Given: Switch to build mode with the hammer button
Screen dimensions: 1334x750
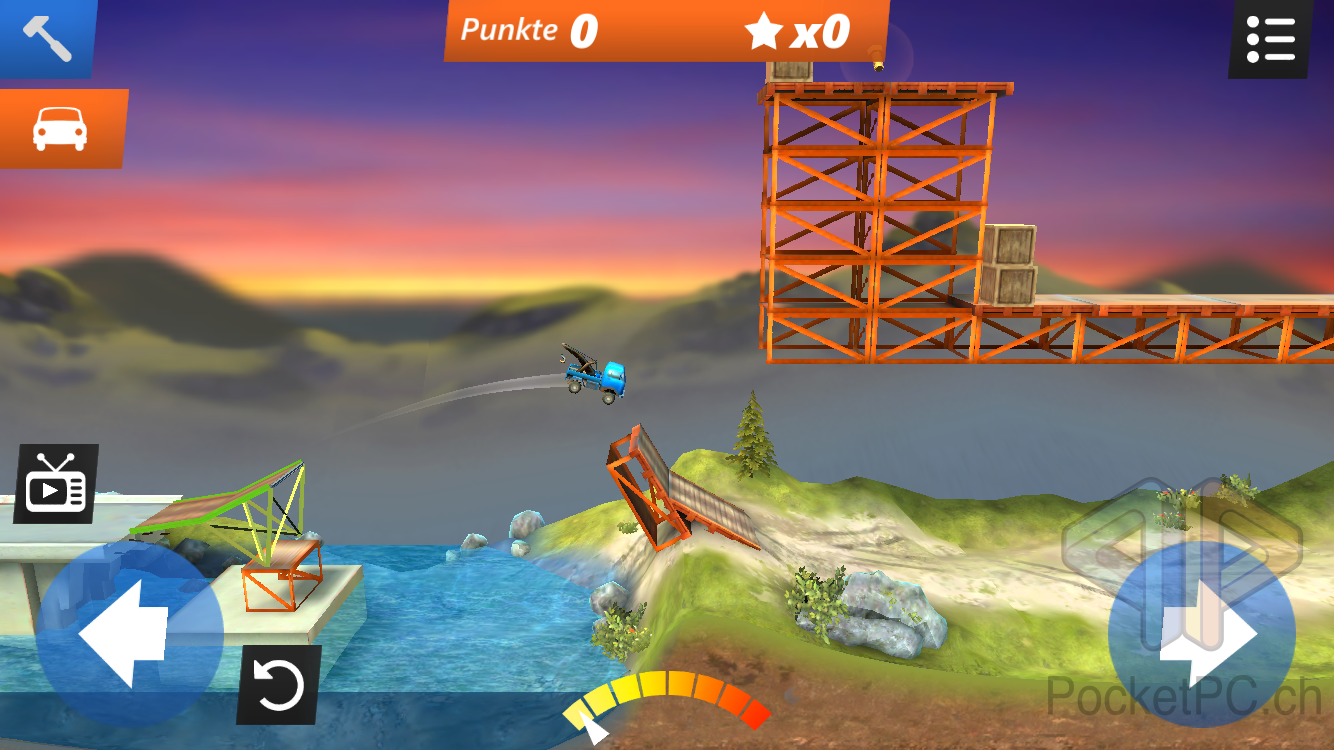Looking at the screenshot, I should 46,38.
